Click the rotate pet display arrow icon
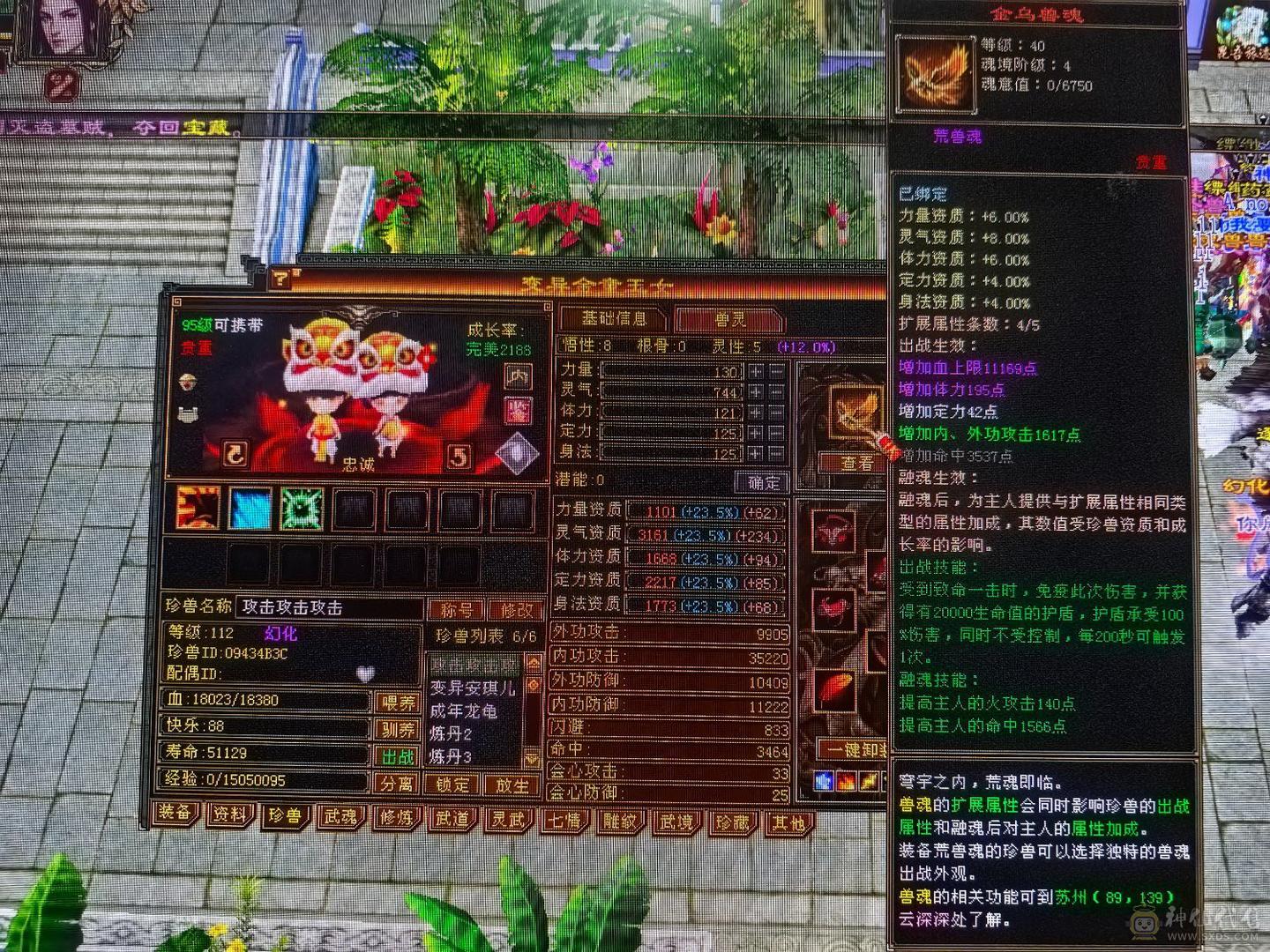 [x=234, y=454]
